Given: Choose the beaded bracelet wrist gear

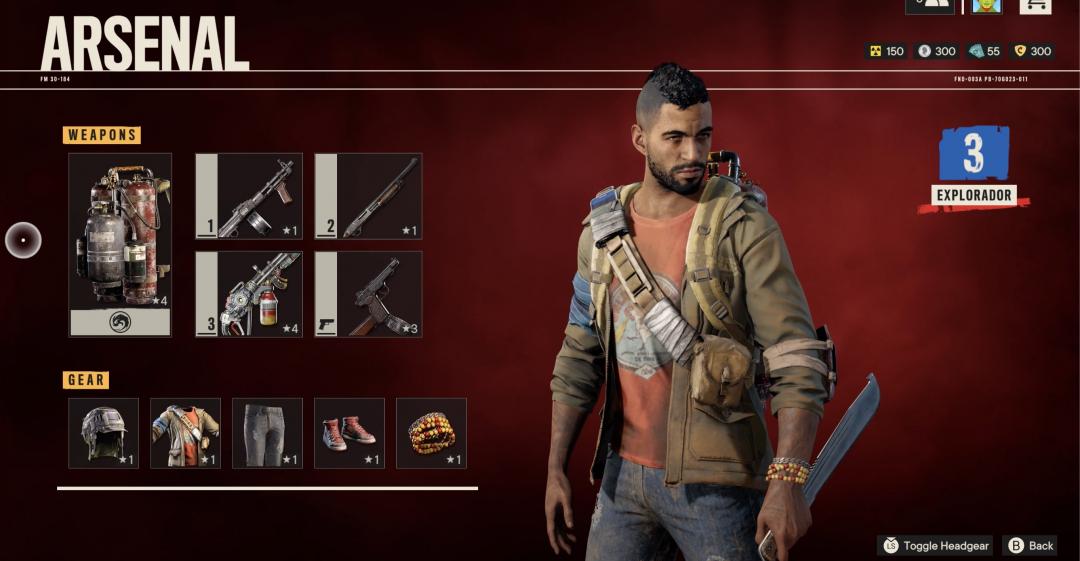Looking at the screenshot, I should pos(431,433).
